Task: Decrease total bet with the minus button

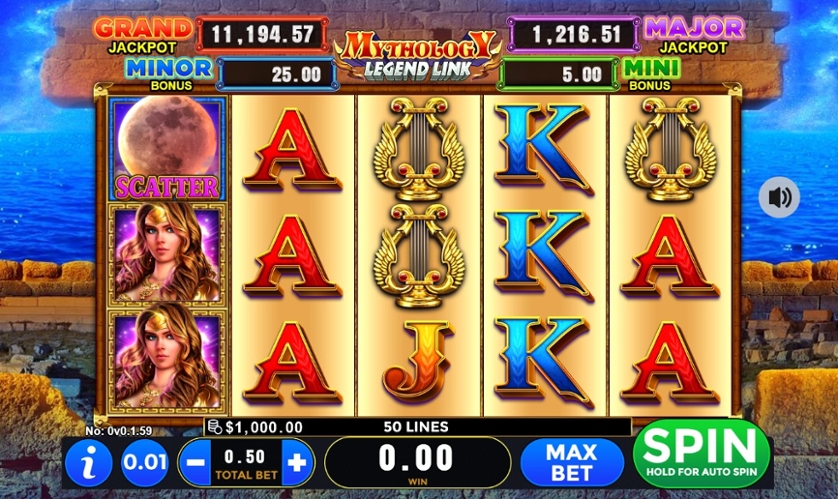Action: 195,463
